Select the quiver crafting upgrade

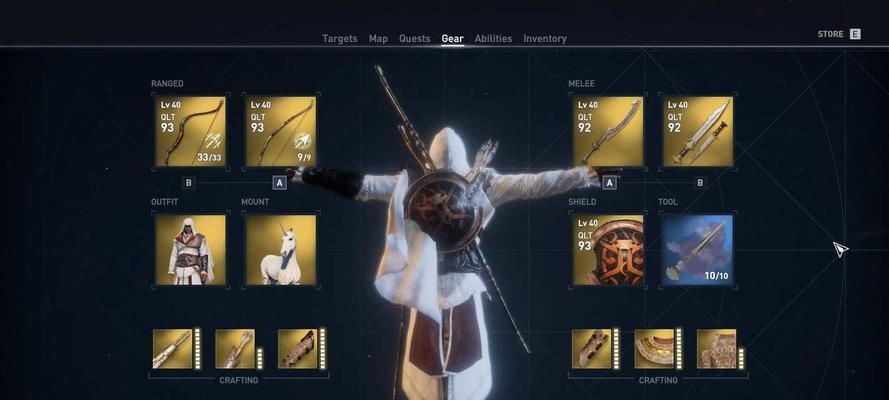coord(235,349)
